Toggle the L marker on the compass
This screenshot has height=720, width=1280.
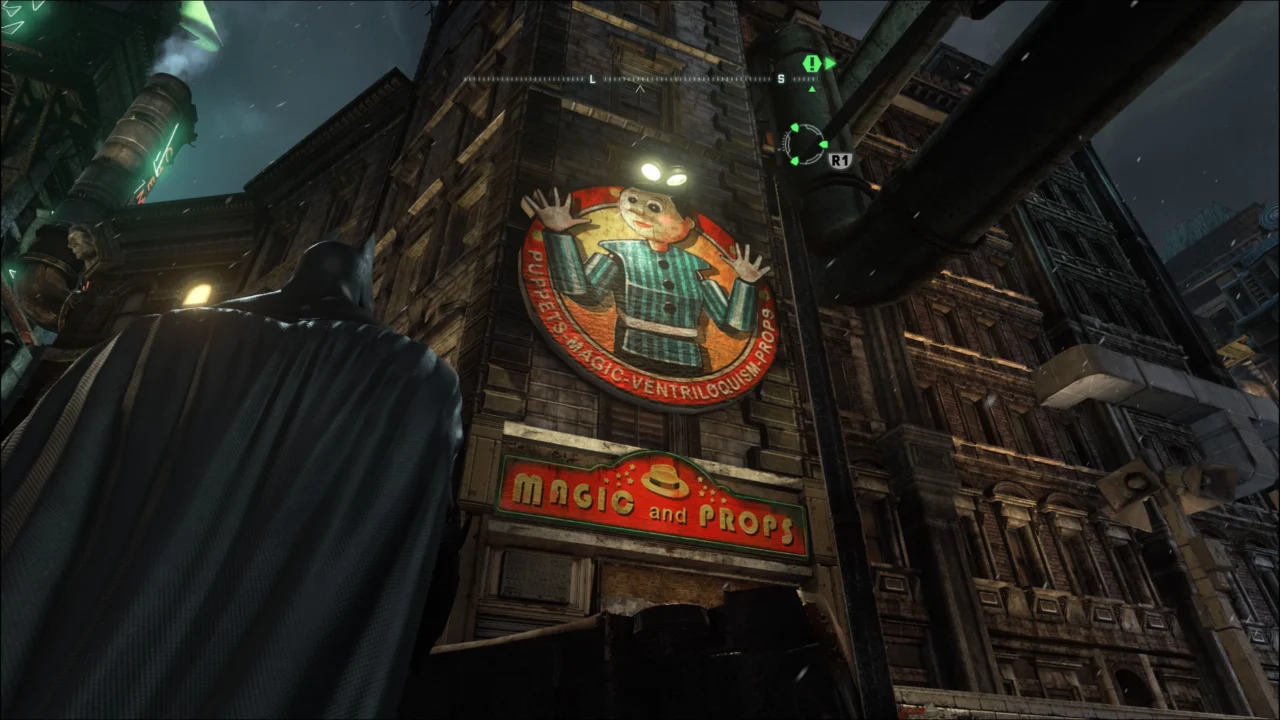590,76
